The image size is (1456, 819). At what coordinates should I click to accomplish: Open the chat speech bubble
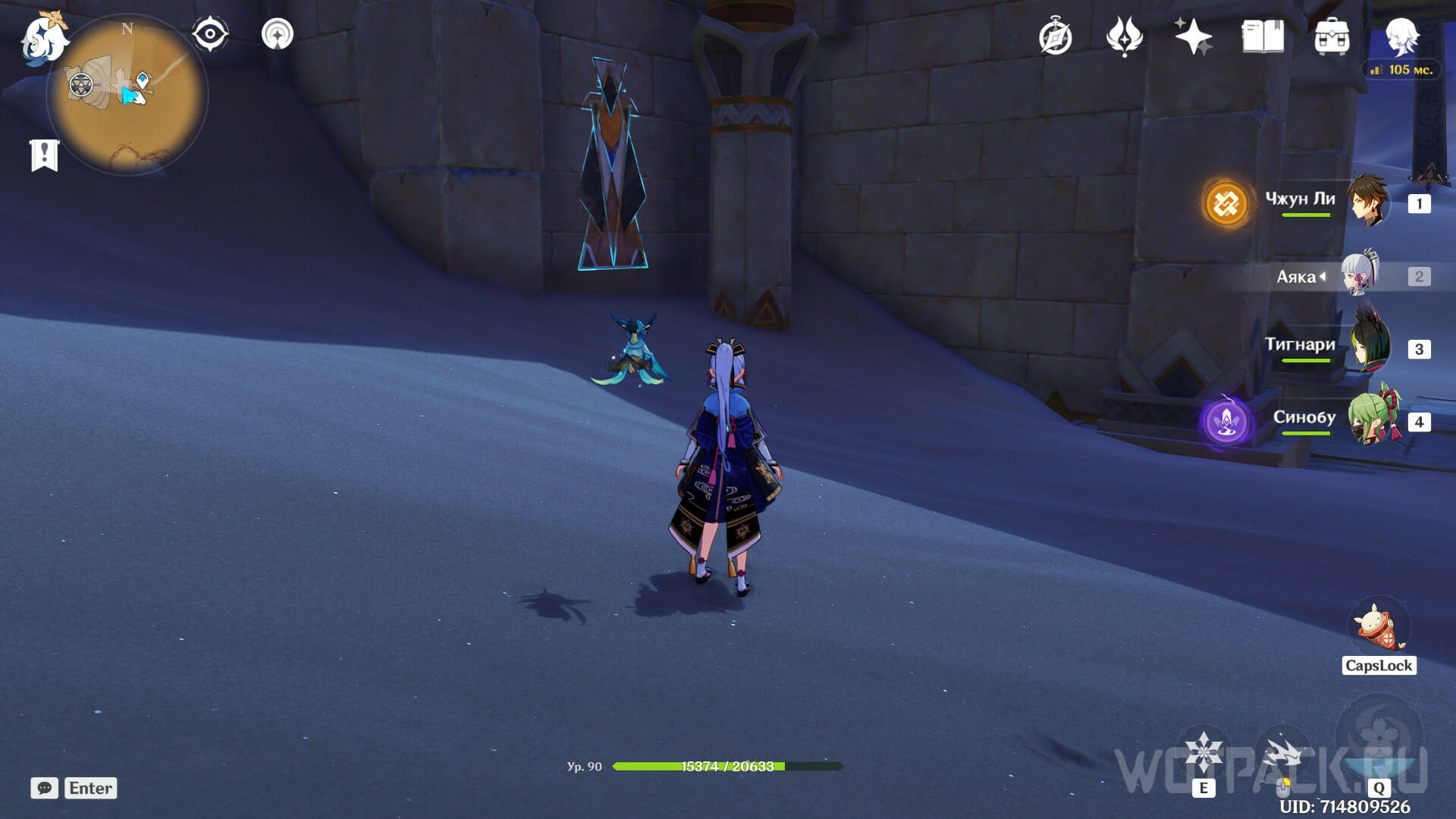coord(45,788)
